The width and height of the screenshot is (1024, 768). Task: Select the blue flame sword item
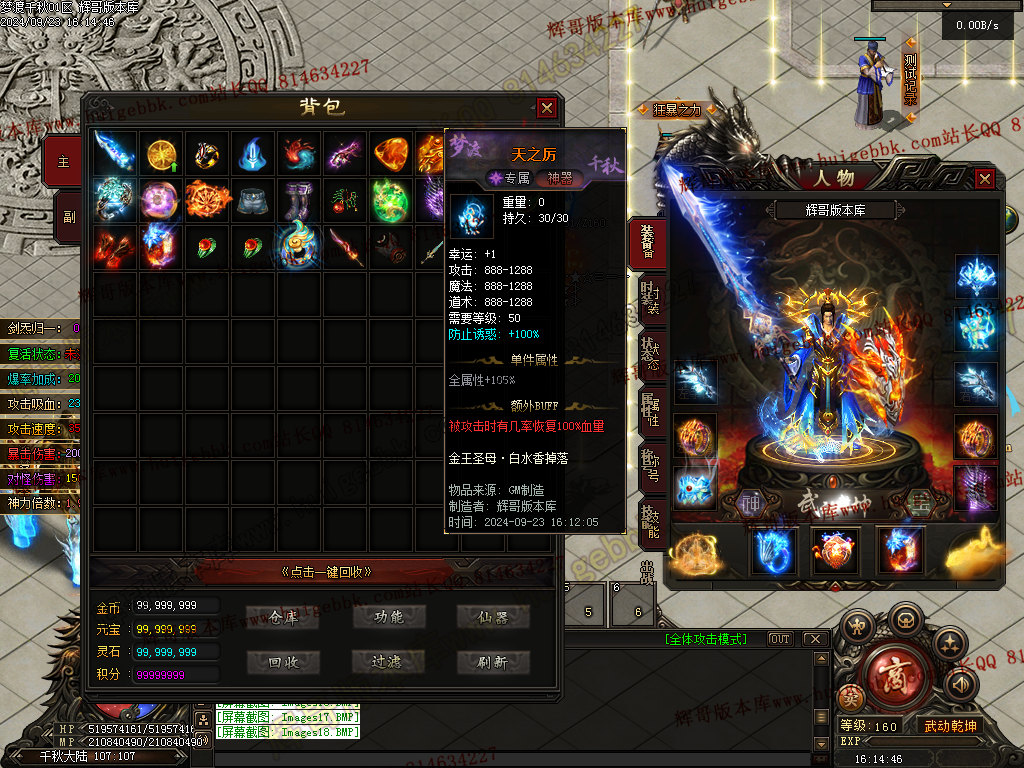pyautogui.click(x=114, y=152)
